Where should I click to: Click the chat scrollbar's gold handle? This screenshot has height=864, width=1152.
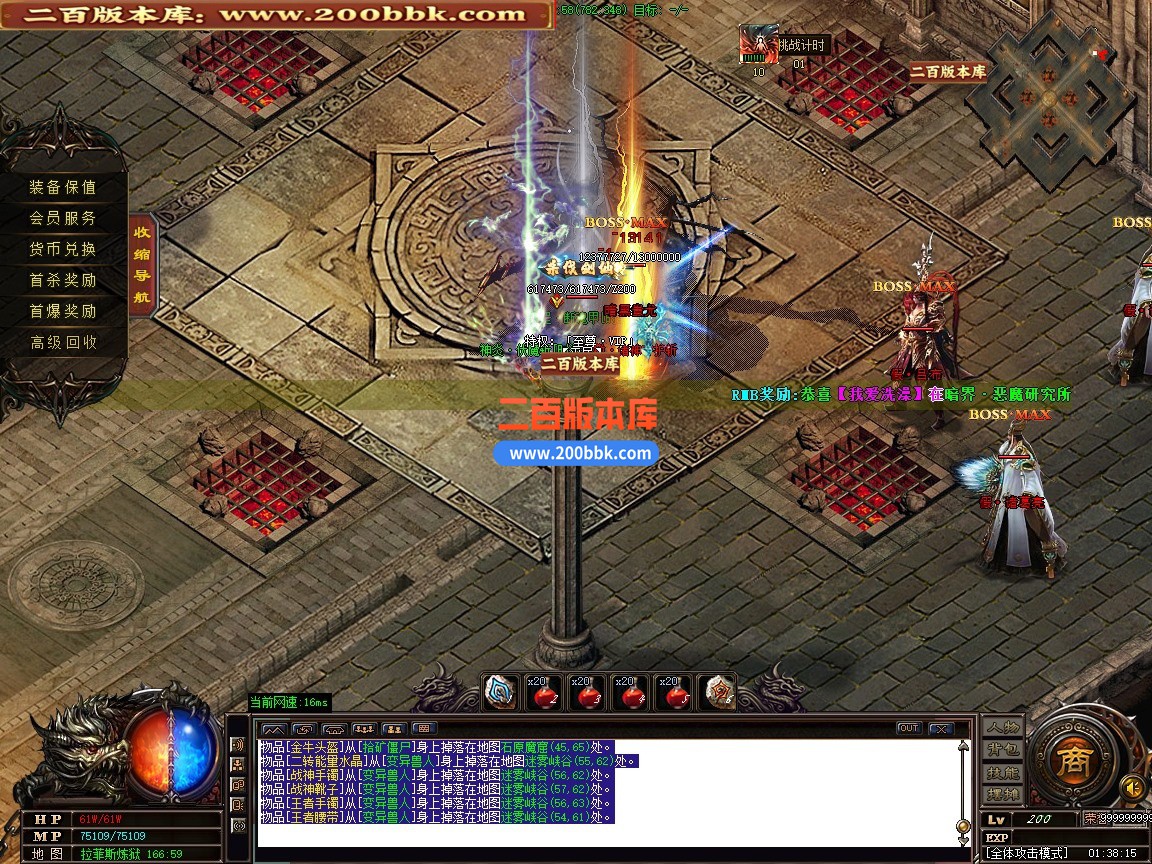963,826
